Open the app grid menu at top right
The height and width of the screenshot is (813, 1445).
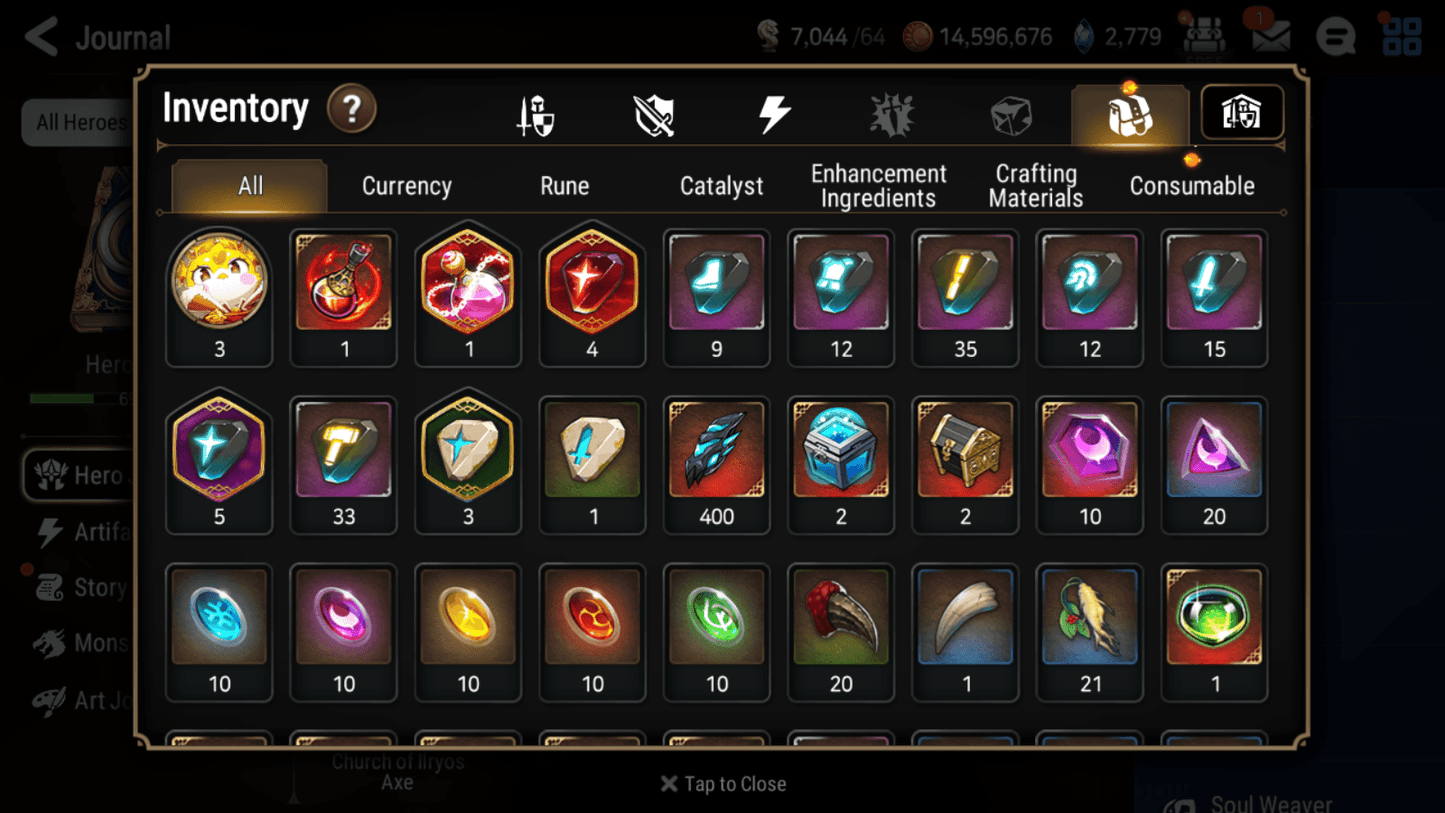point(1400,36)
